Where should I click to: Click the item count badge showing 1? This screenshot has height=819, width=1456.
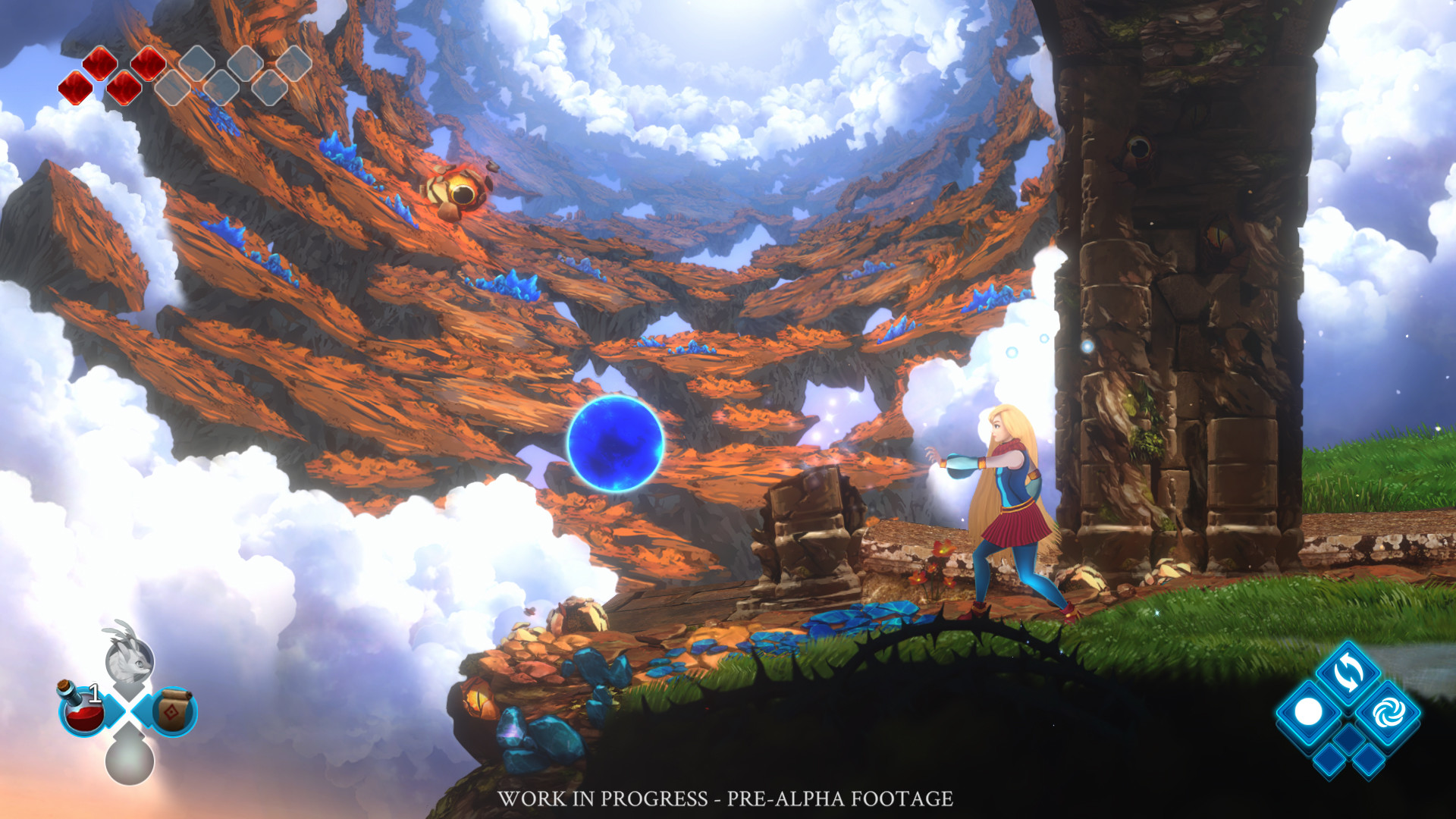(95, 692)
